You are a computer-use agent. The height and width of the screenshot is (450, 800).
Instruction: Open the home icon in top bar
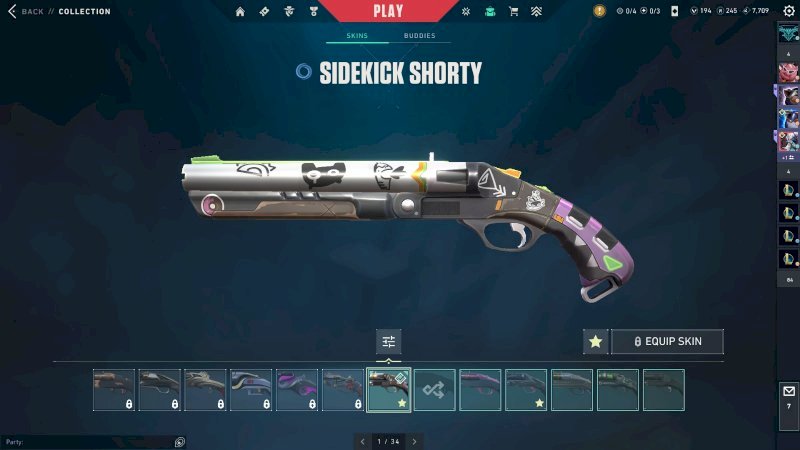tap(240, 11)
